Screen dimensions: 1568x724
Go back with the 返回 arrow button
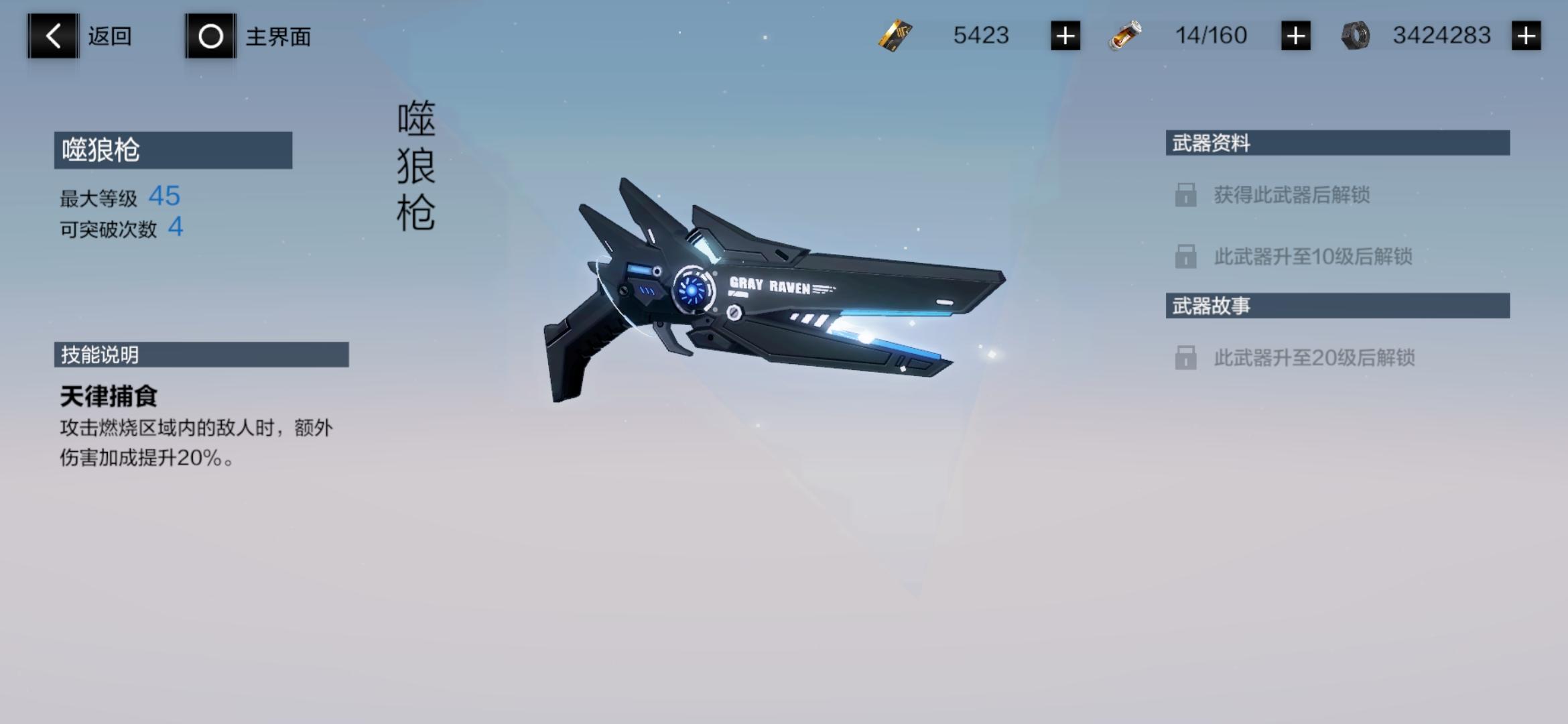pos(53,36)
